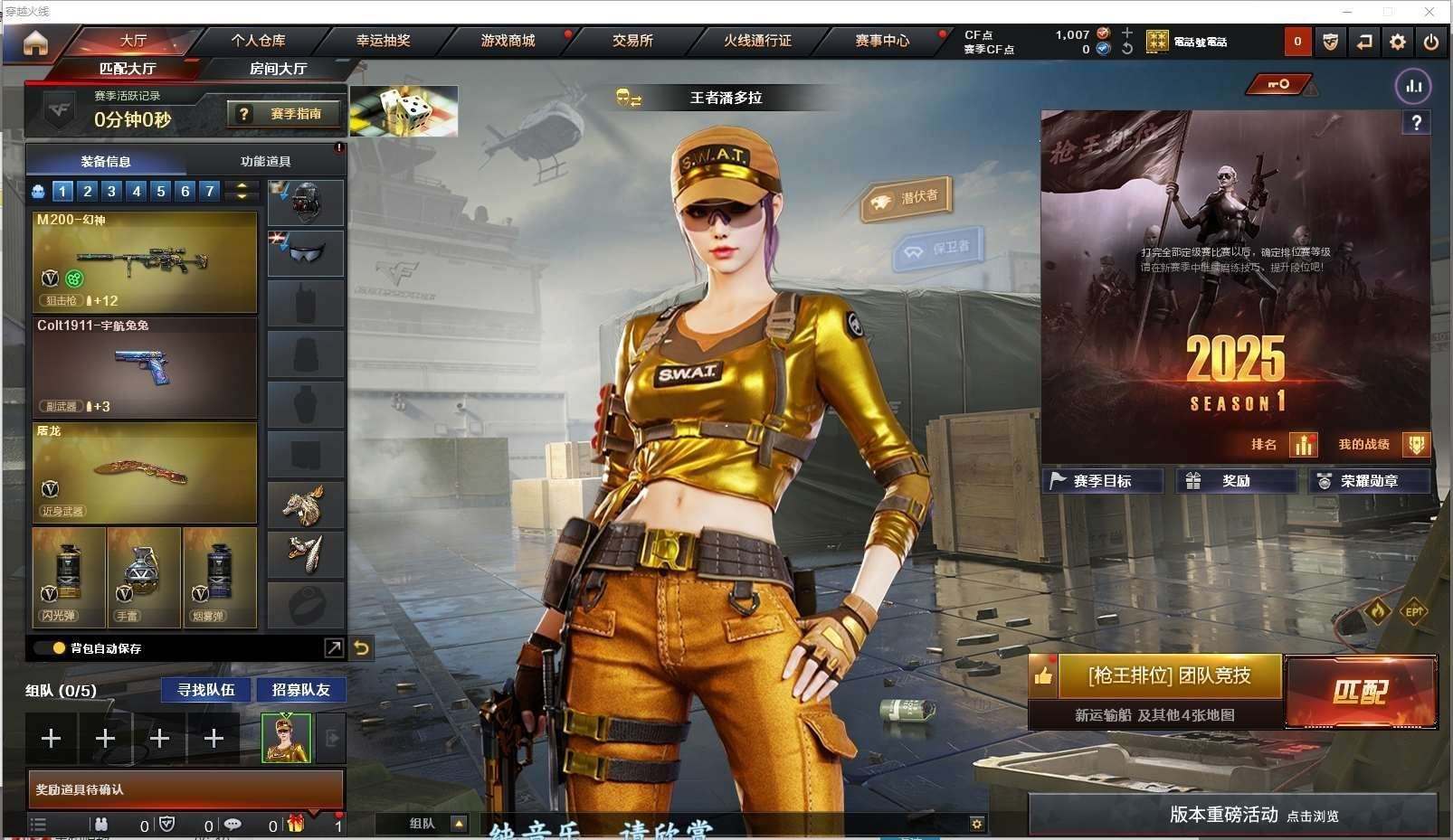Select the Colt1911 secondary weapon slot
The height and width of the screenshot is (840, 1453).
pos(145,367)
